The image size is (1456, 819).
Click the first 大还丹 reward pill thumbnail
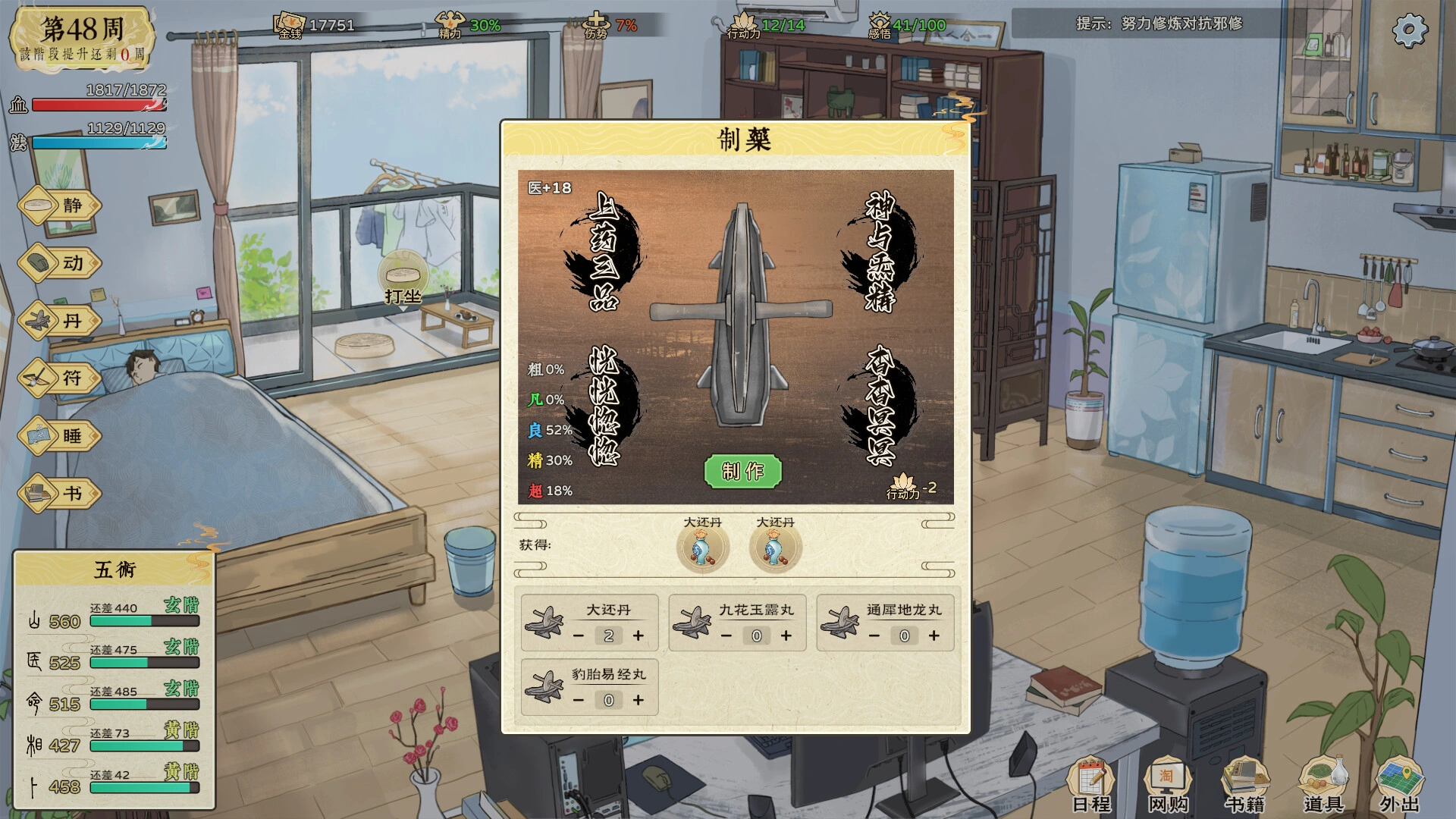point(704,547)
